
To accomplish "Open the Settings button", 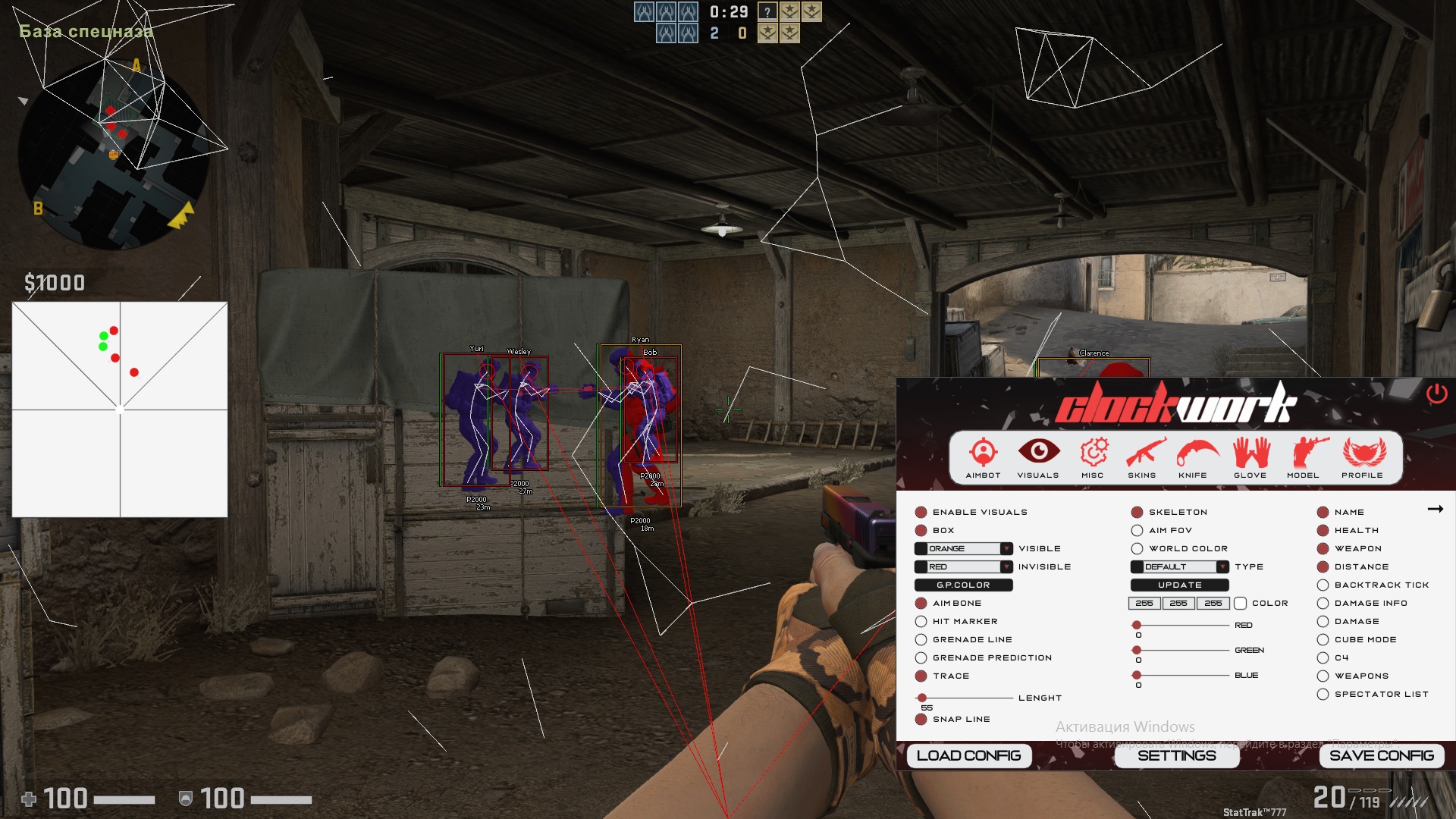I will coord(1176,755).
